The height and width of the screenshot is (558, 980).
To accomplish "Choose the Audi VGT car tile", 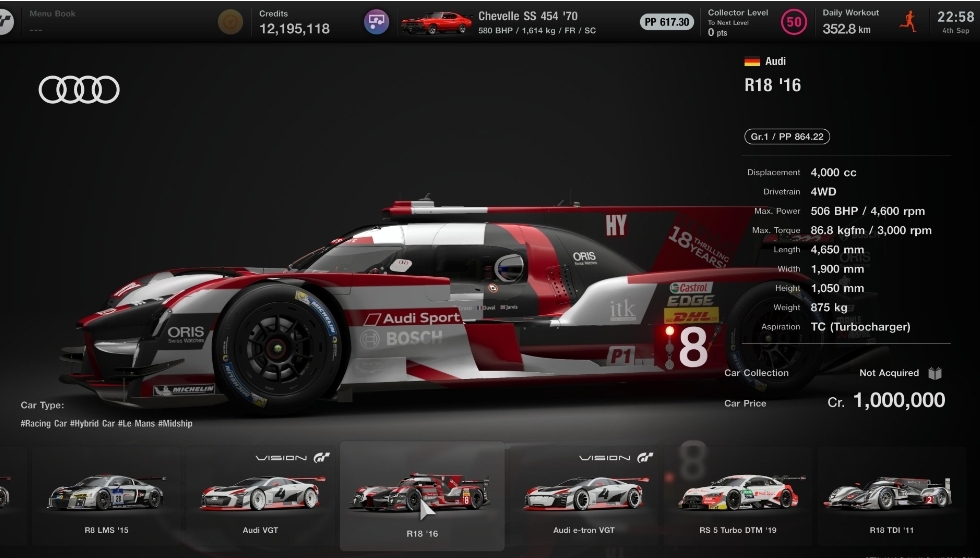I will tap(262, 496).
